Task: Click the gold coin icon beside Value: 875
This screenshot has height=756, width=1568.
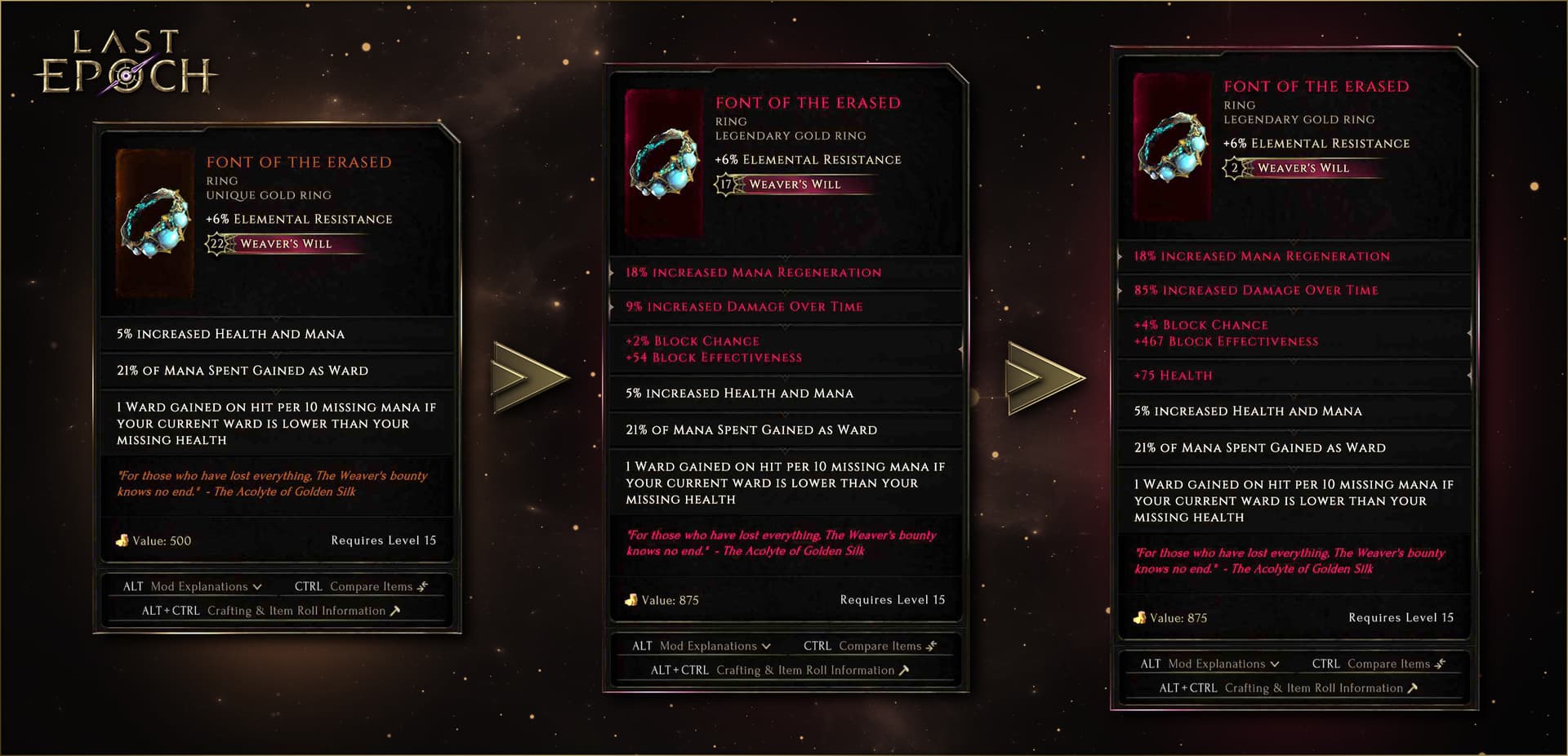Action: 631,599
